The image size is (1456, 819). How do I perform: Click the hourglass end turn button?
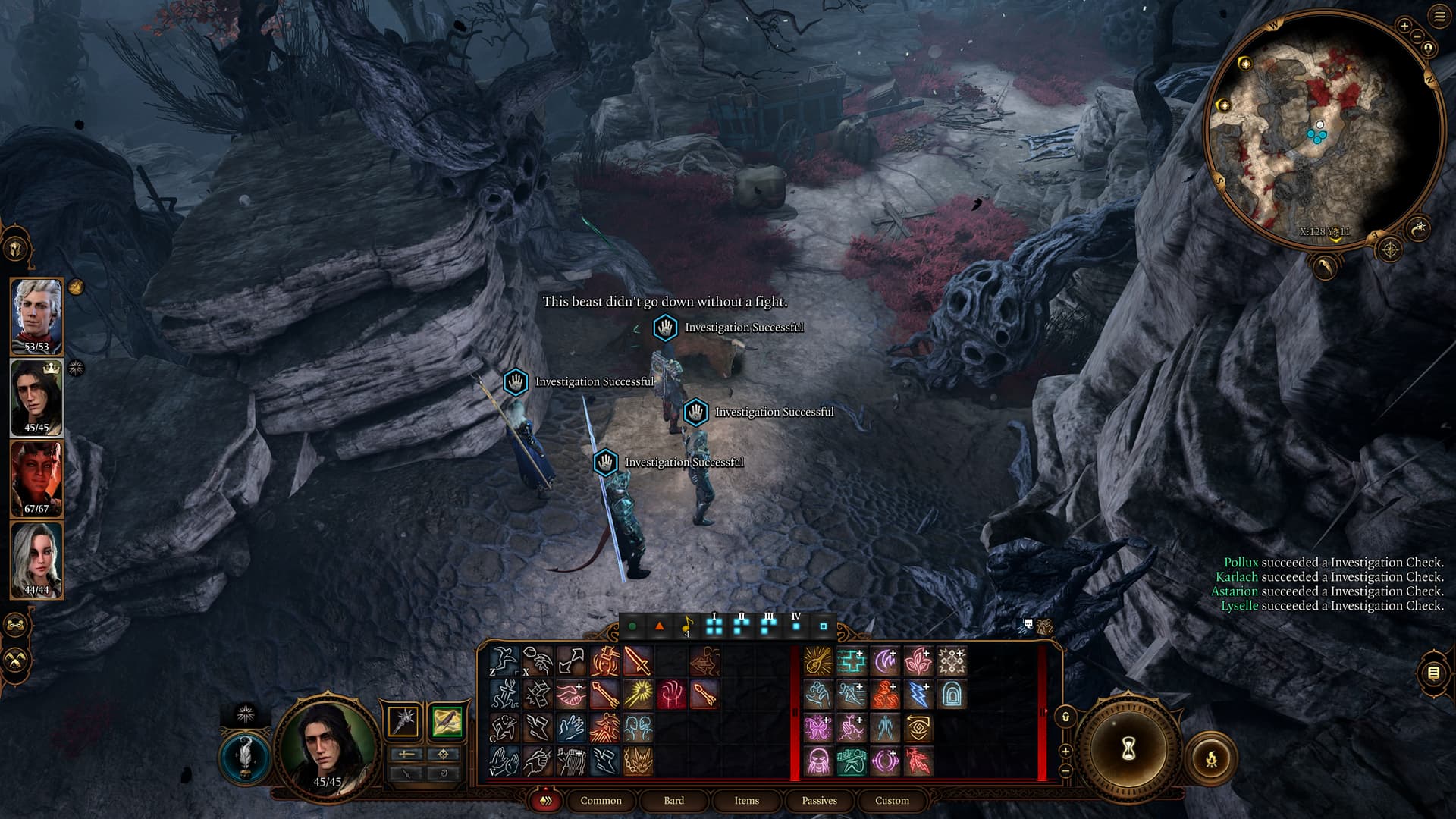click(1128, 749)
